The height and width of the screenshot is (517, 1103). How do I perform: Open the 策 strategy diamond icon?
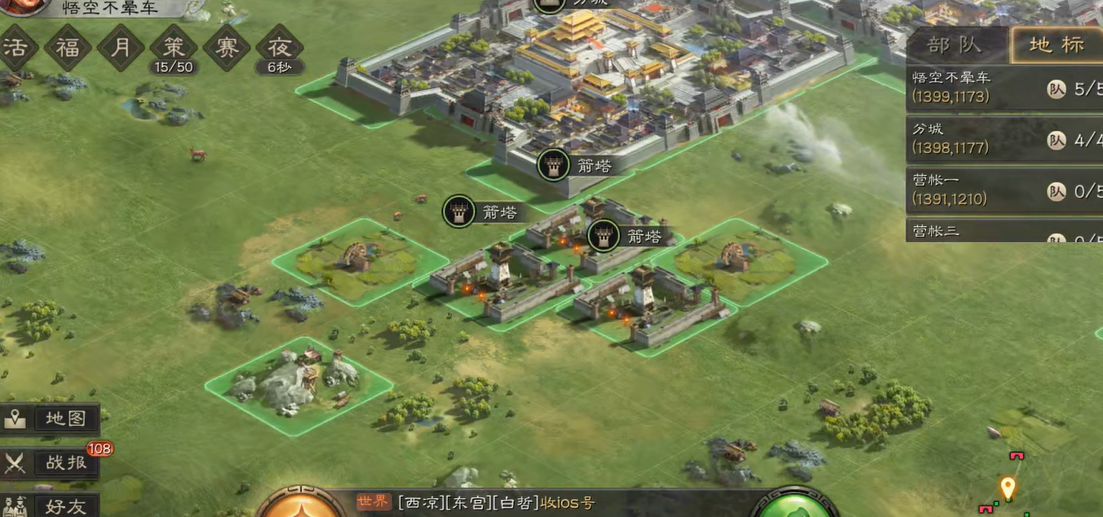pos(174,48)
